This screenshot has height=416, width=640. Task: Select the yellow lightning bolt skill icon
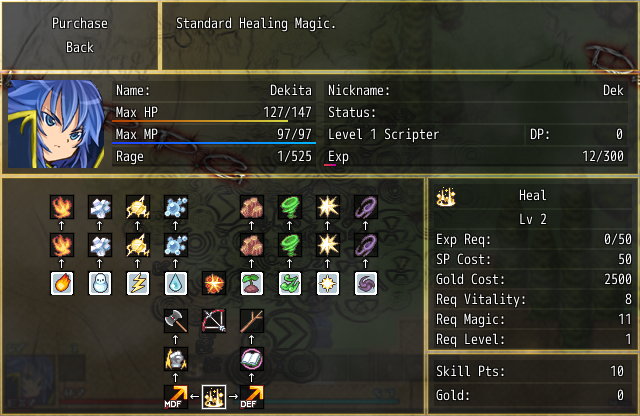[138, 283]
